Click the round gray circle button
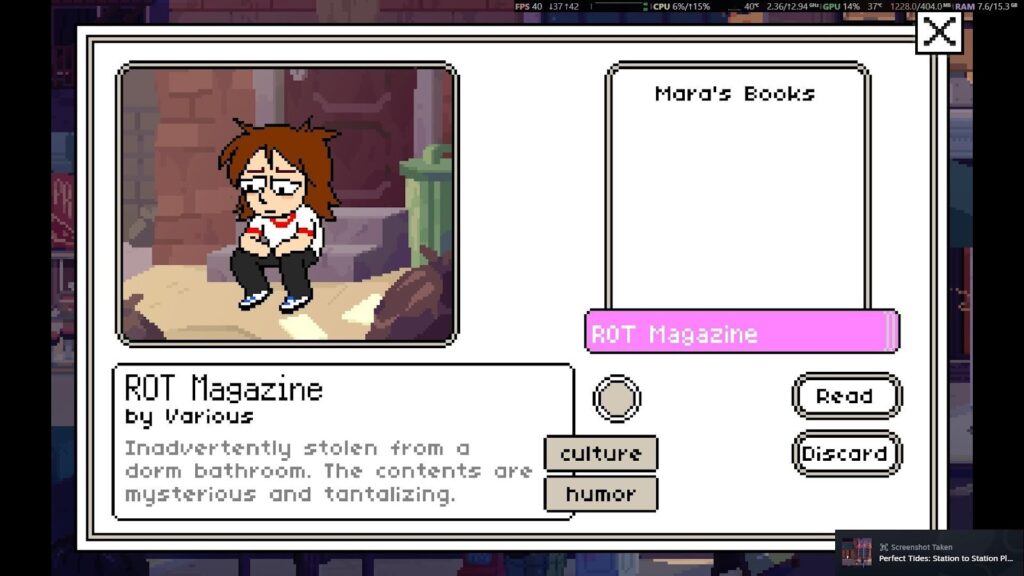This screenshot has height=576, width=1024. point(617,398)
